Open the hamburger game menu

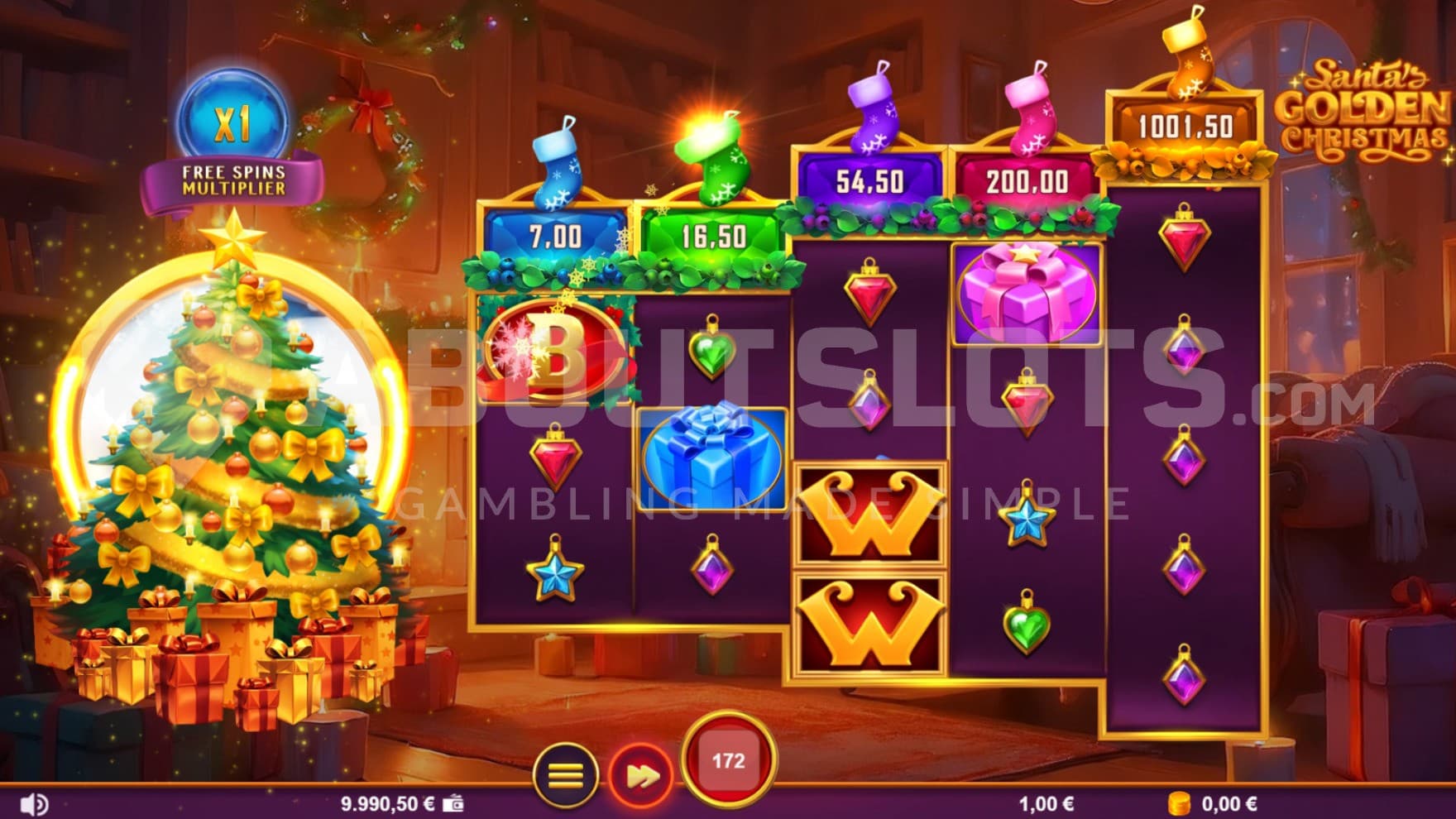pos(566,776)
